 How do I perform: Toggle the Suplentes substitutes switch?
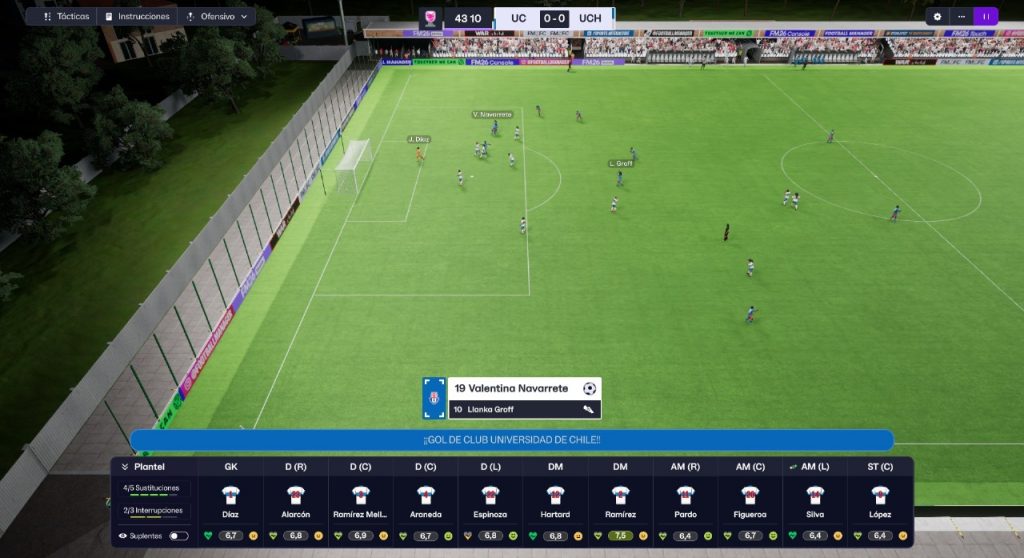(178, 536)
